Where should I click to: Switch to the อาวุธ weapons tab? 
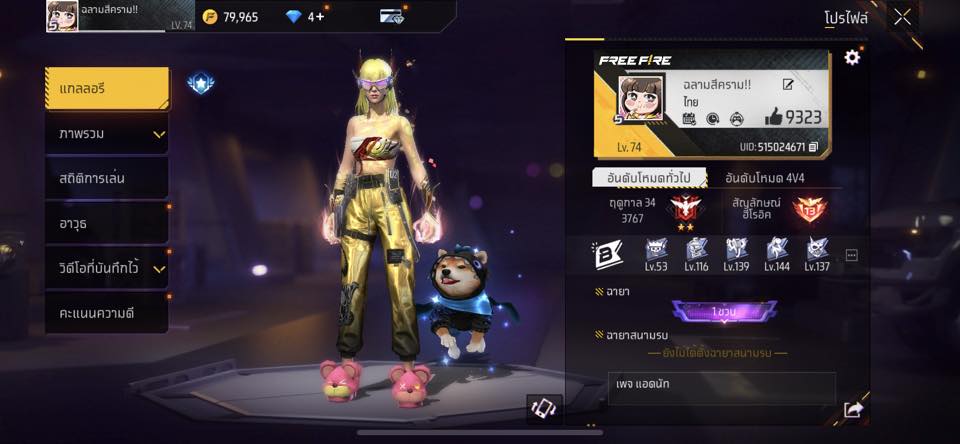pyautogui.click(x=106, y=222)
